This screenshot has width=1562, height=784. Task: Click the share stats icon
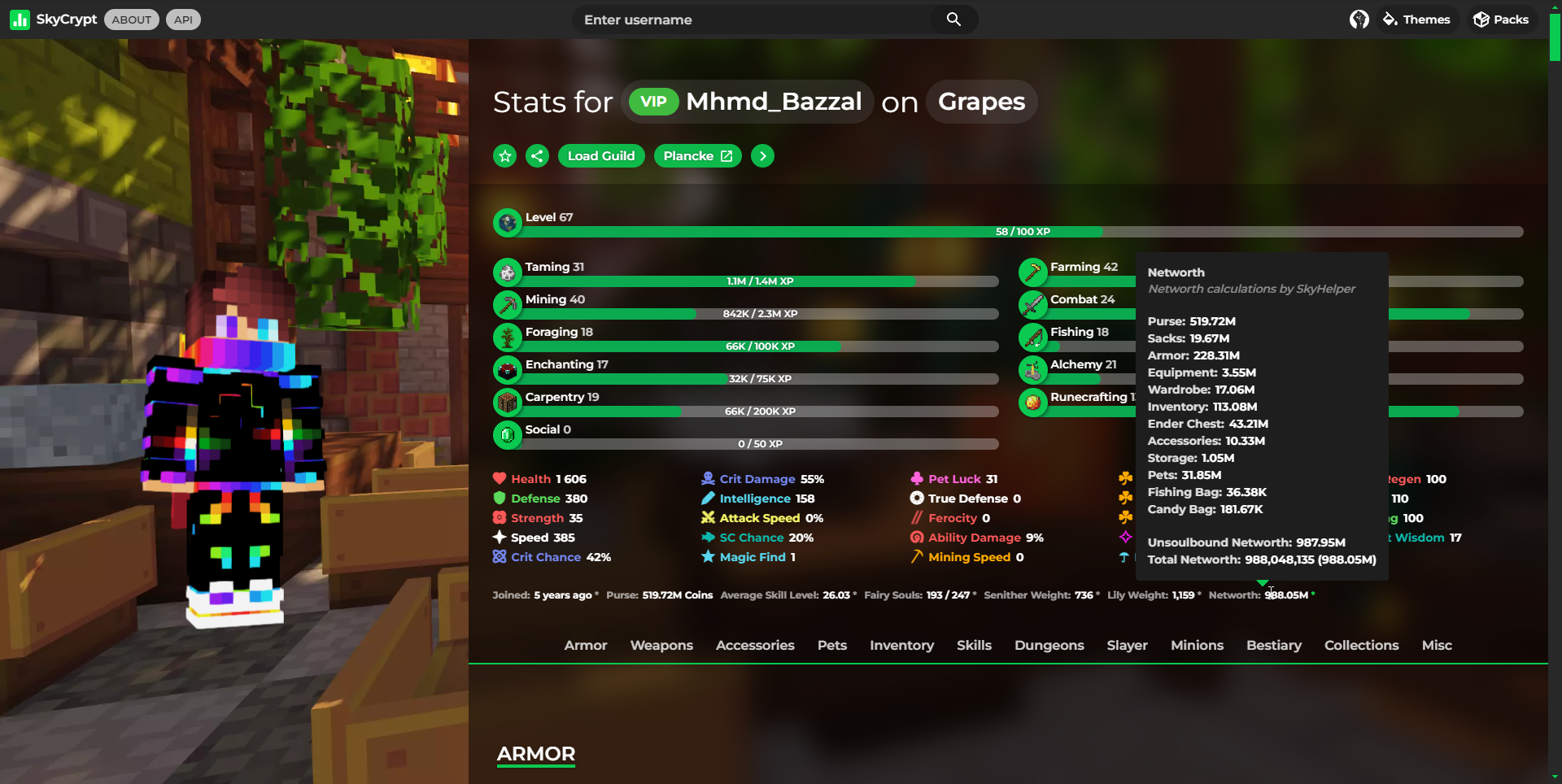[x=537, y=155]
